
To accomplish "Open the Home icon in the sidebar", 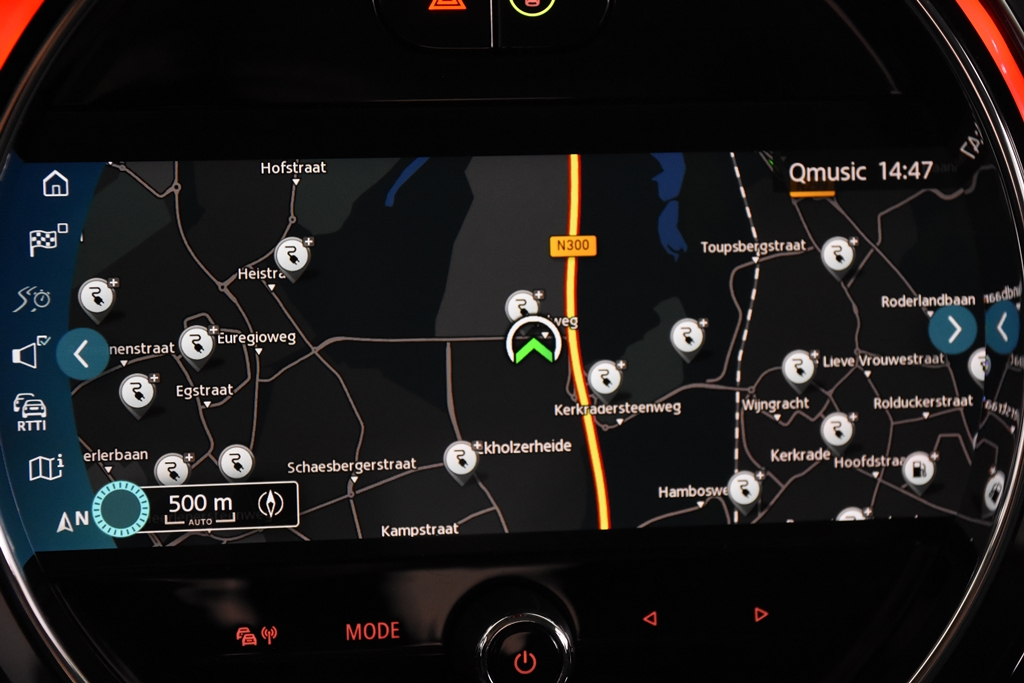I will click(x=55, y=184).
